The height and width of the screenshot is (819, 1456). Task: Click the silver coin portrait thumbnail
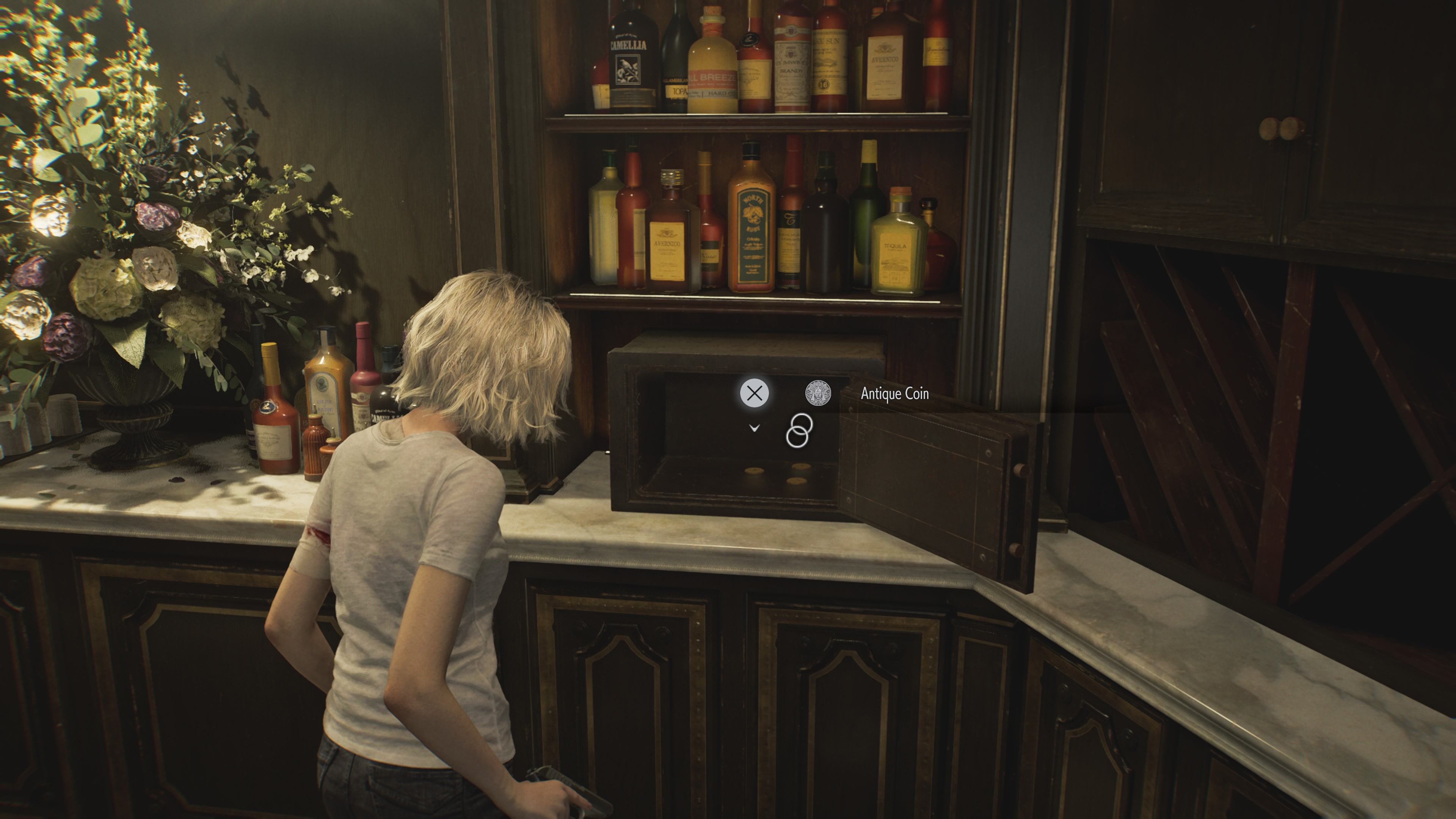click(x=819, y=394)
